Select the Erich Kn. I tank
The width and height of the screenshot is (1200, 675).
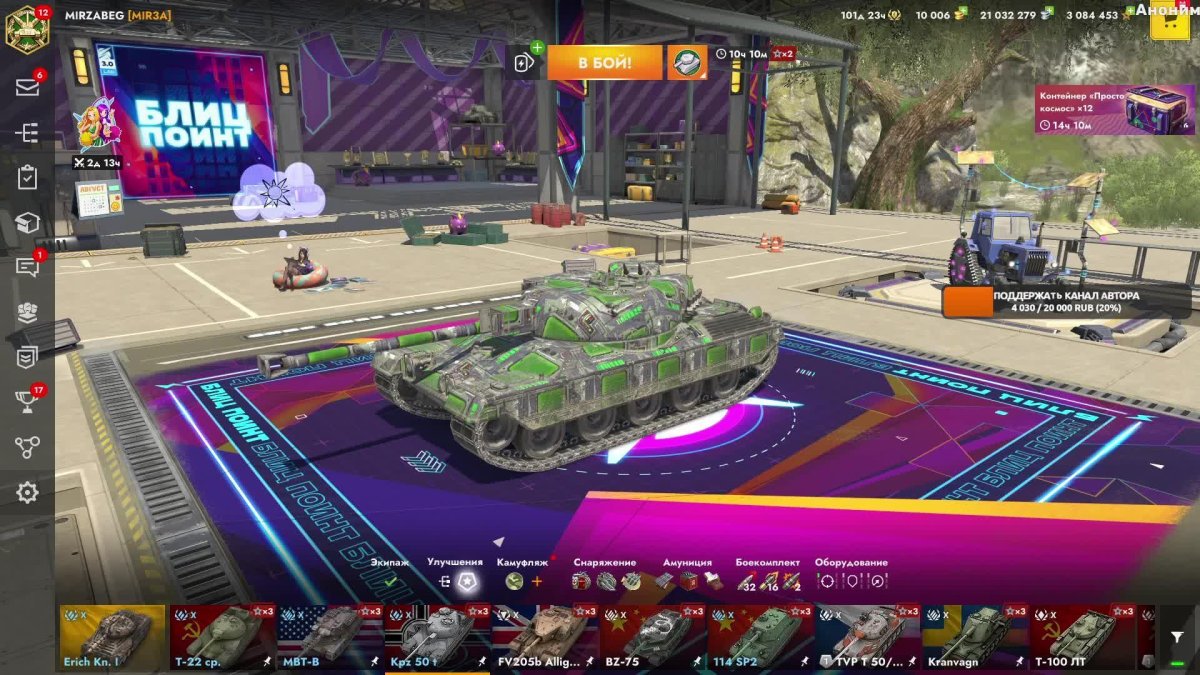point(112,637)
